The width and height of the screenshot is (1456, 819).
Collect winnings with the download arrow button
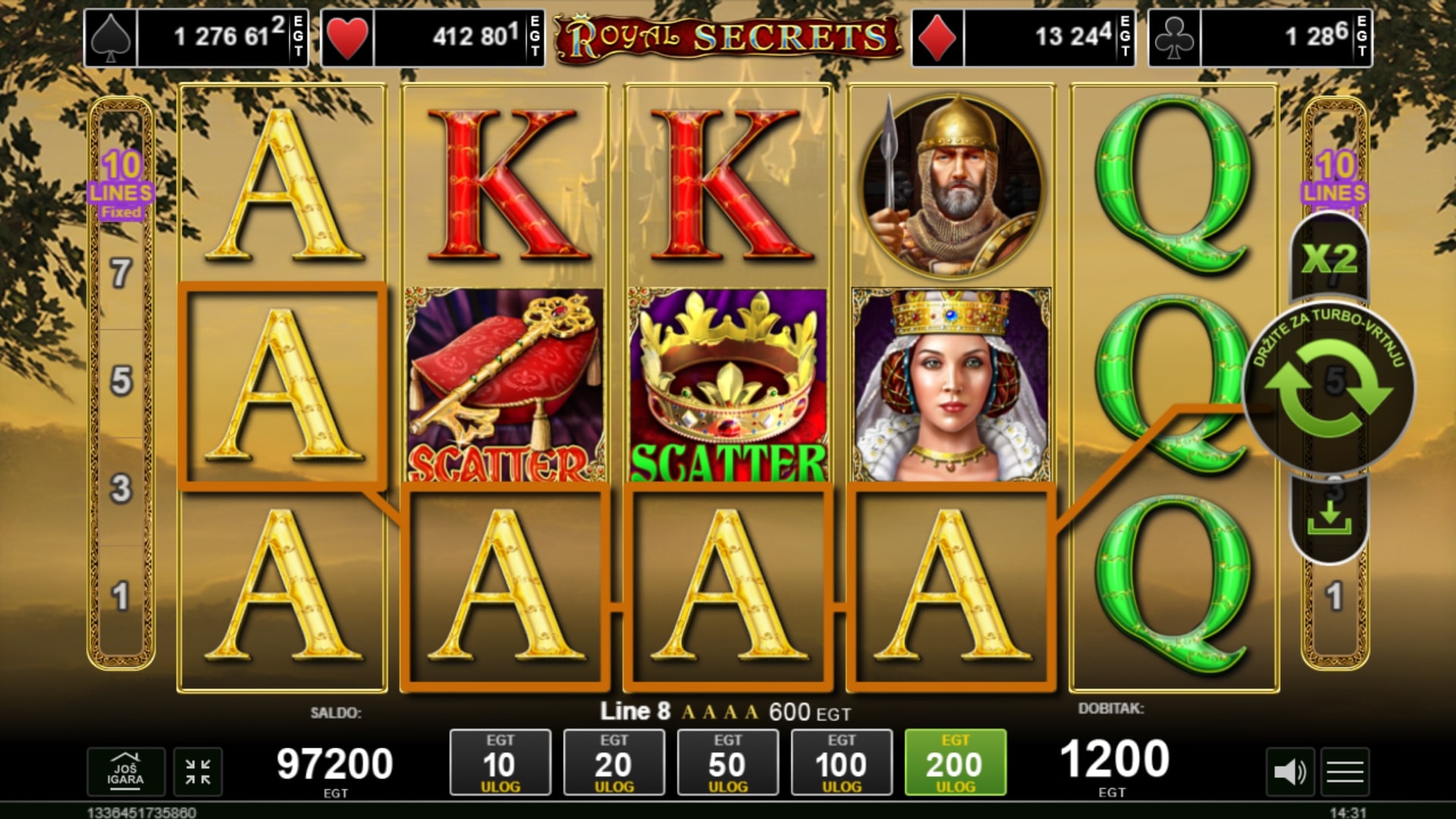pyautogui.click(x=1329, y=518)
